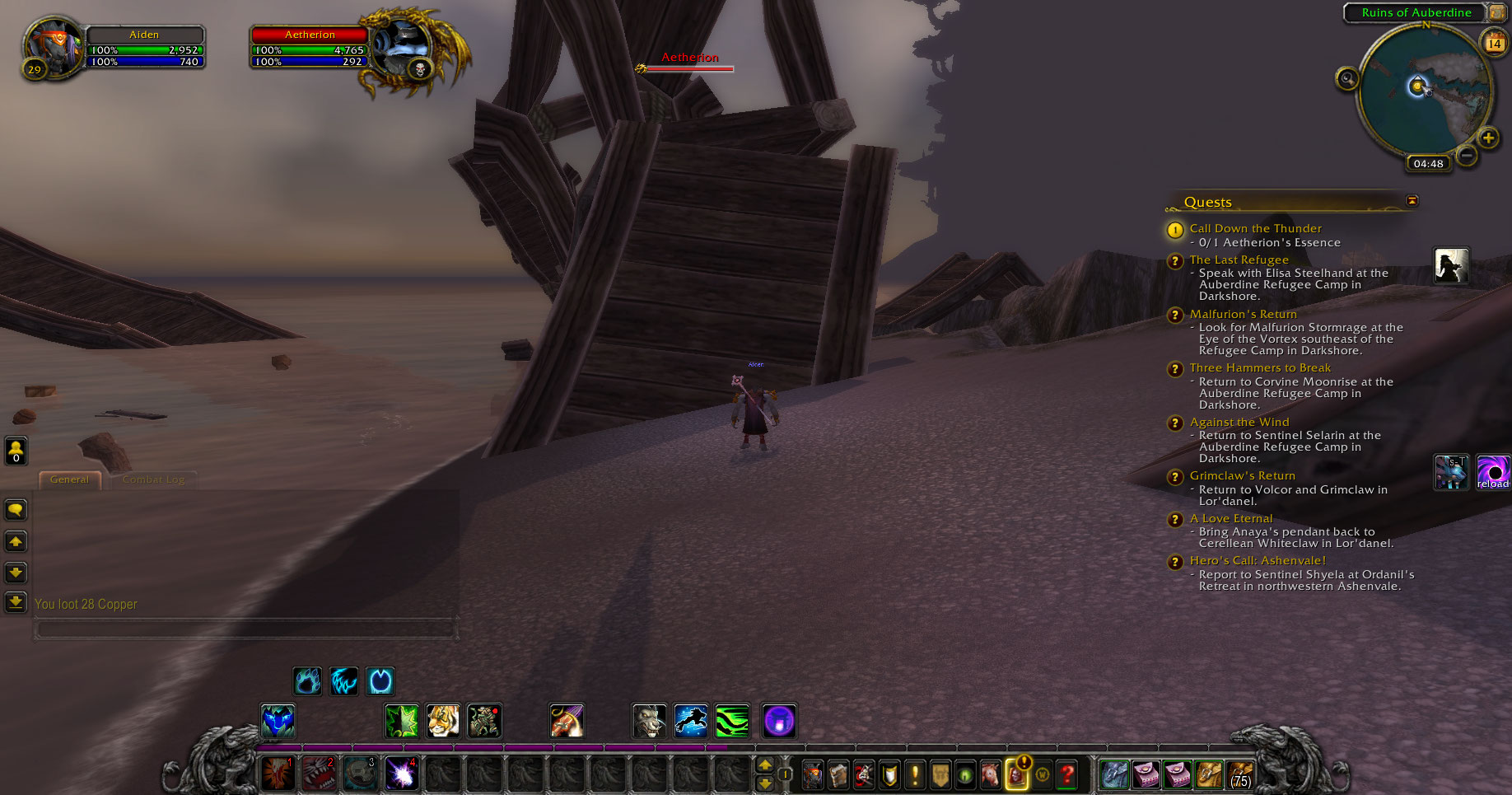Collapse the Quests tracker panel
This screenshot has height=795, width=1512.
(1412, 201)
